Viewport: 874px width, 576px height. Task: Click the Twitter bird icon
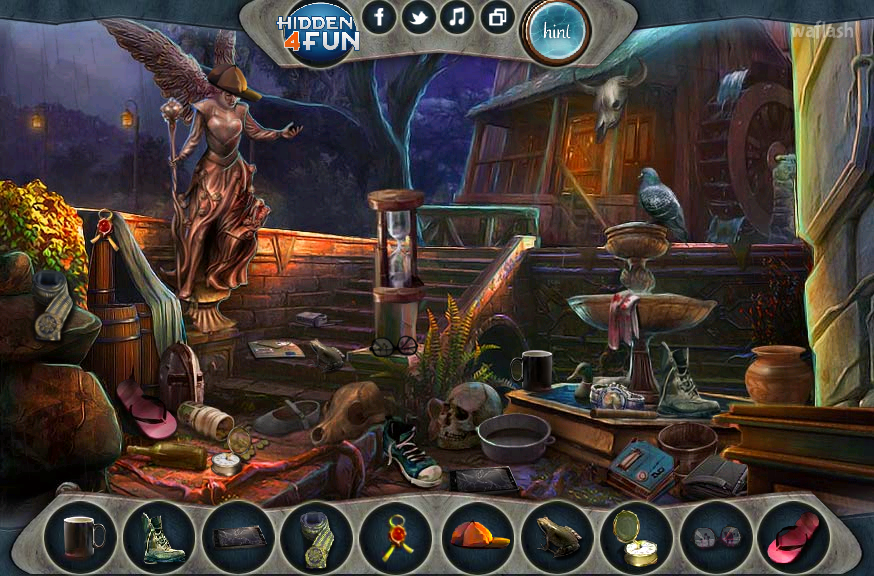tap(418, 17)
